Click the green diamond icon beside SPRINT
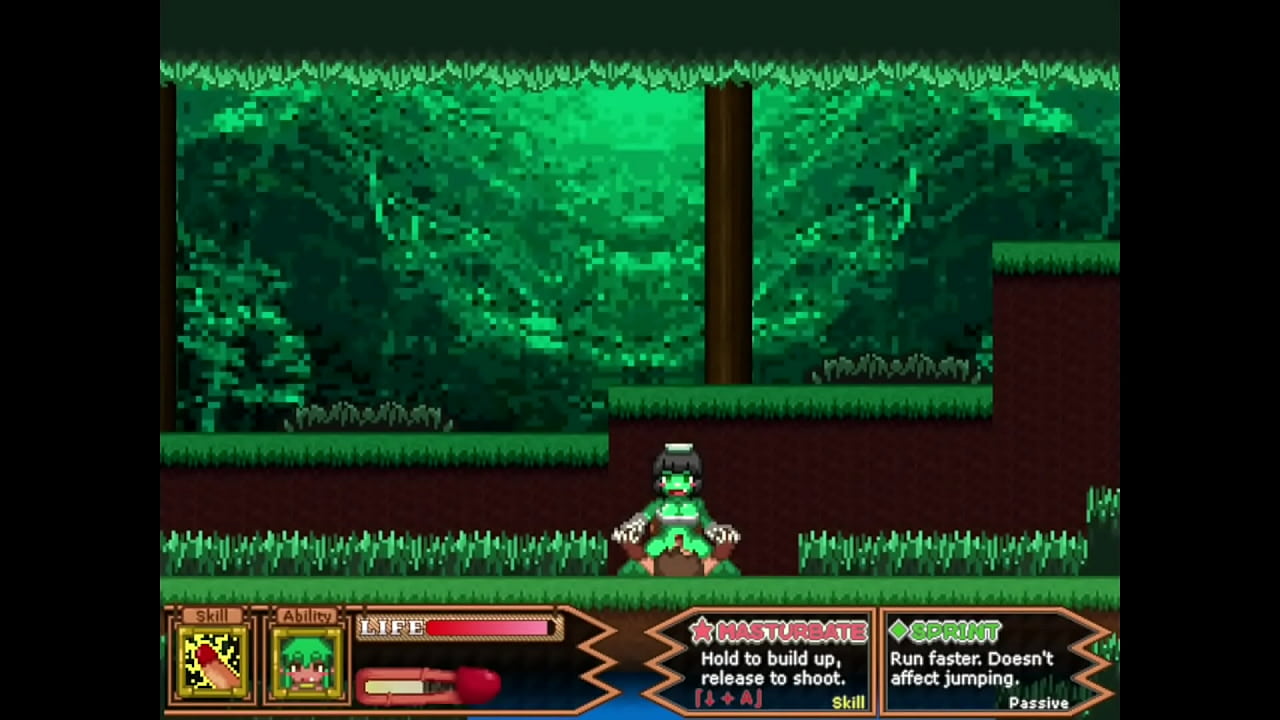The height and width of the screenshot is (720, 1280). point(899,632)
